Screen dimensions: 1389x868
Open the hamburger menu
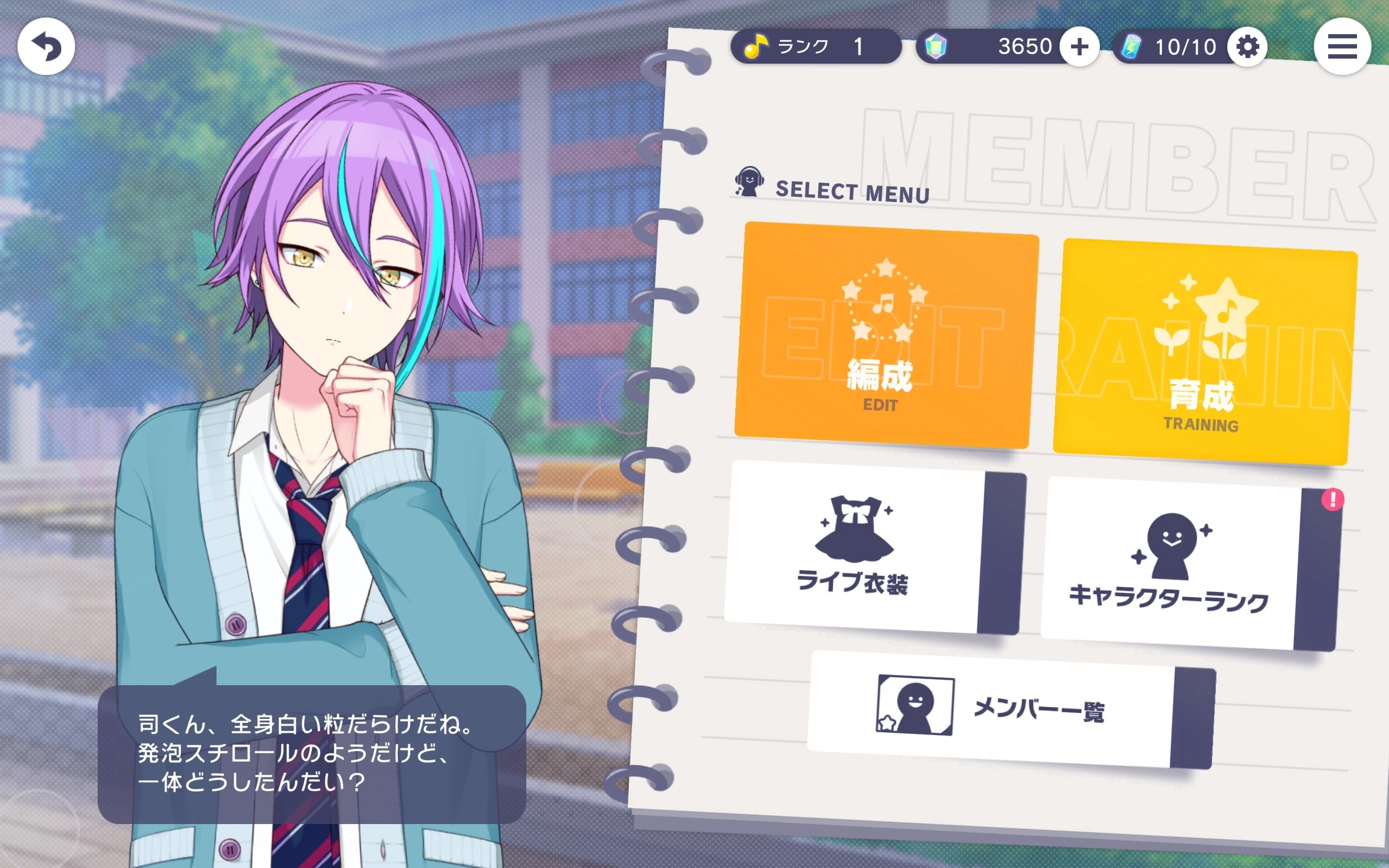click(1342, 47)
